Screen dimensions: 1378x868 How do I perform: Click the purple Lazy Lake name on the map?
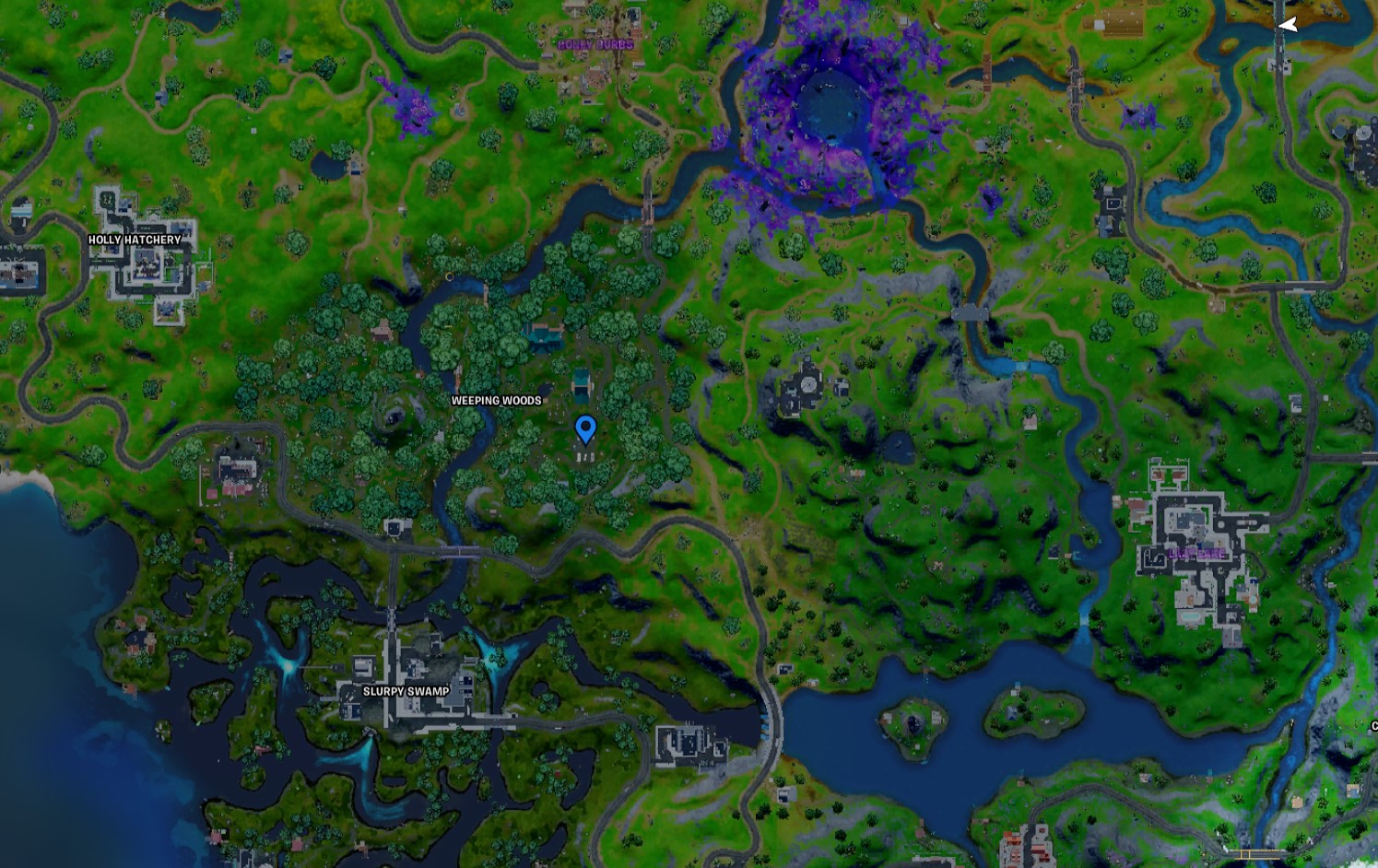1195,554
